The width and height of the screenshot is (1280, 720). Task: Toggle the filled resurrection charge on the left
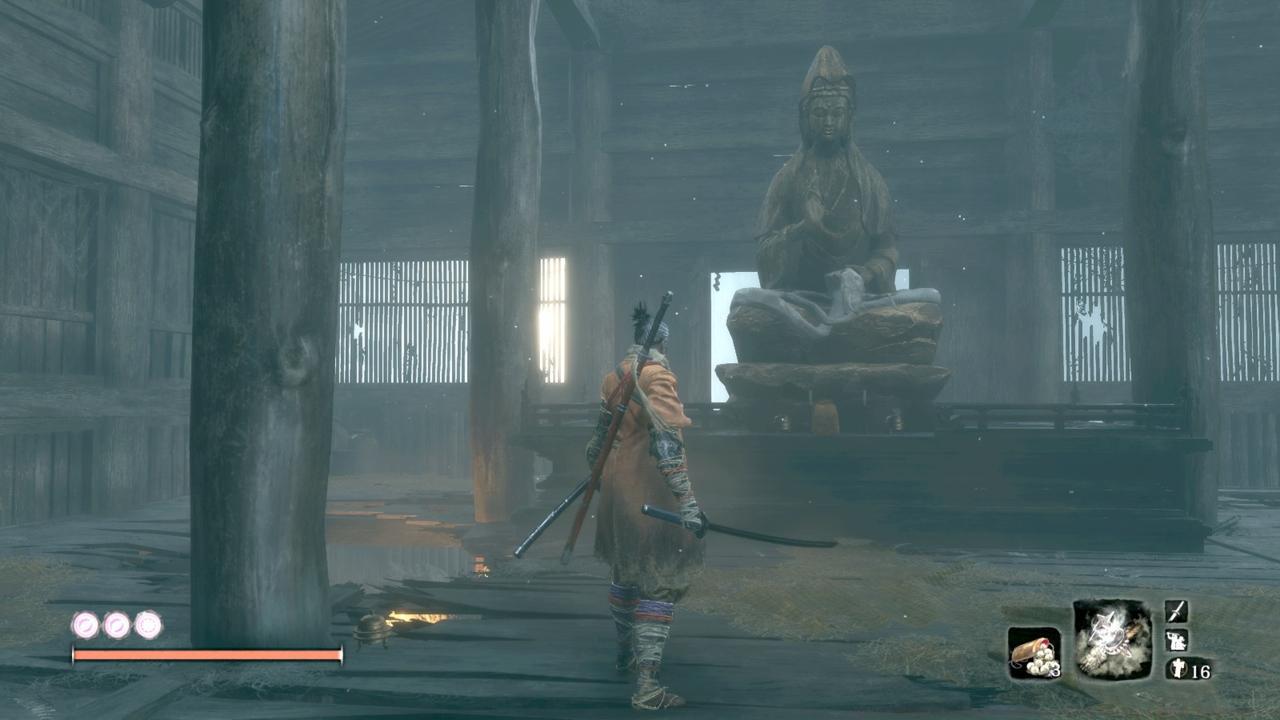pyautogui.click(x=85, y=625)
